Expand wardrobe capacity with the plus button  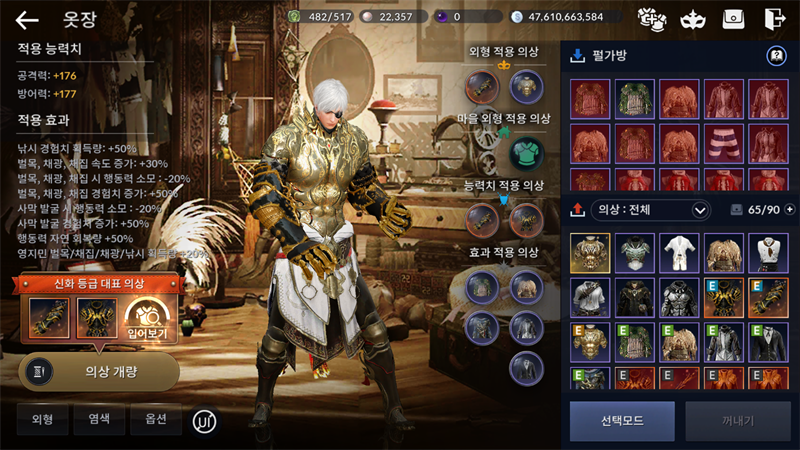click(790, 210)
